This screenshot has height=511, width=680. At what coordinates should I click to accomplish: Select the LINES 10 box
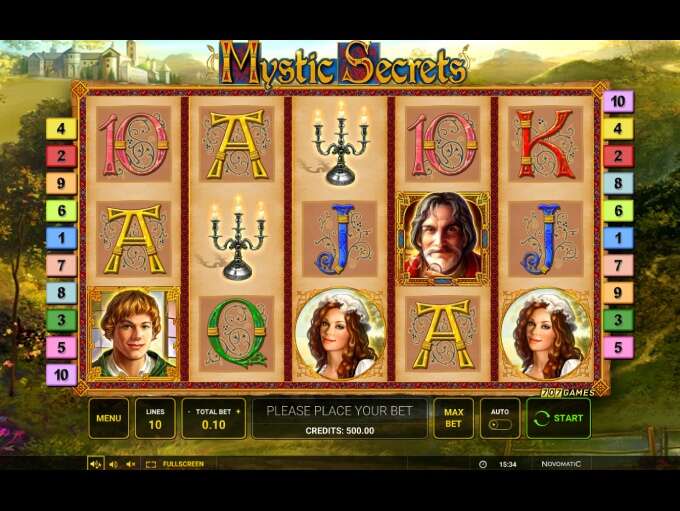[155, 418]
